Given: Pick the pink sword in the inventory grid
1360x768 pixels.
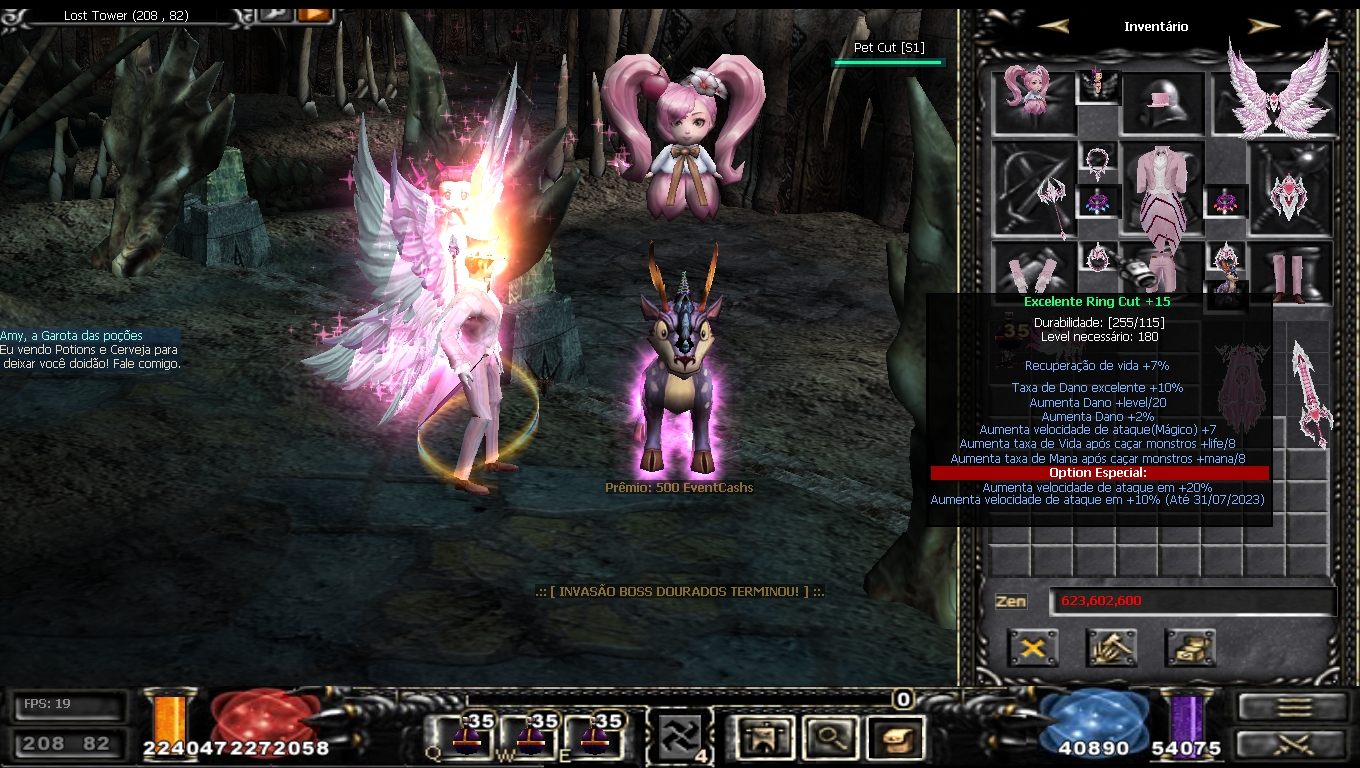Looking at the screenshot, I should (x=1311, y=392).
